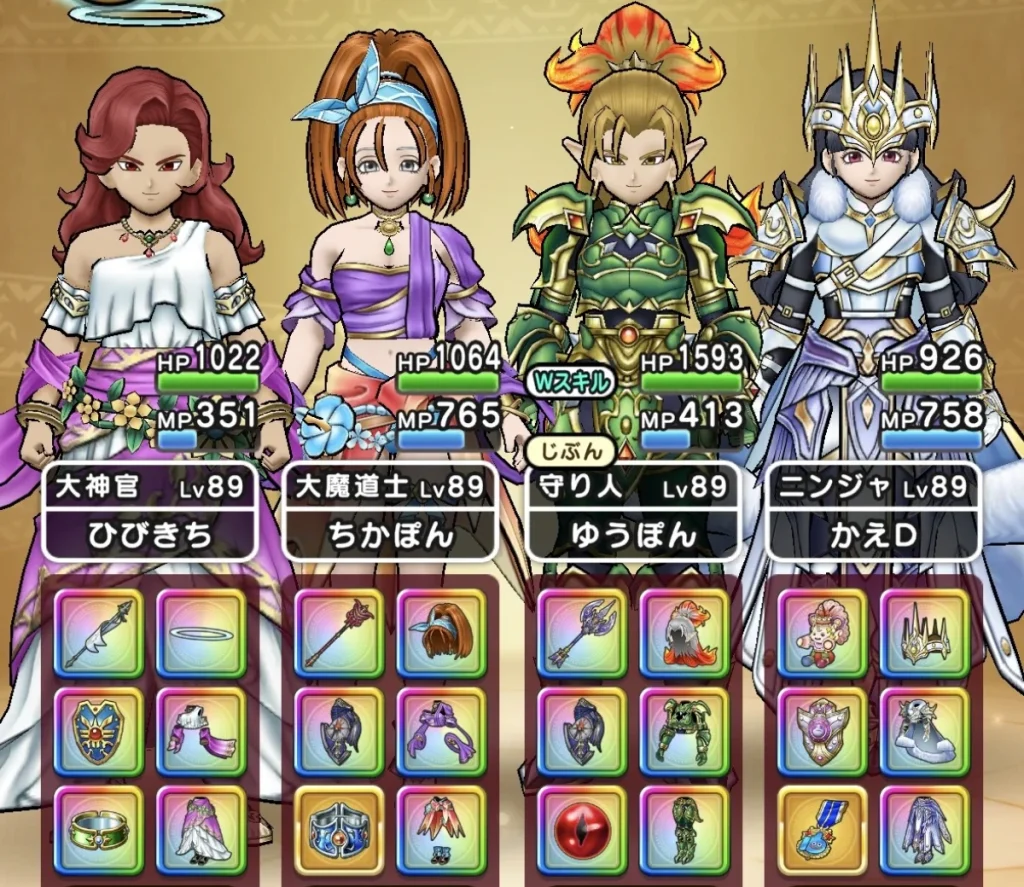Select the jester doll weapon slot
The image size is (1024, 887).
pos(823,634)
